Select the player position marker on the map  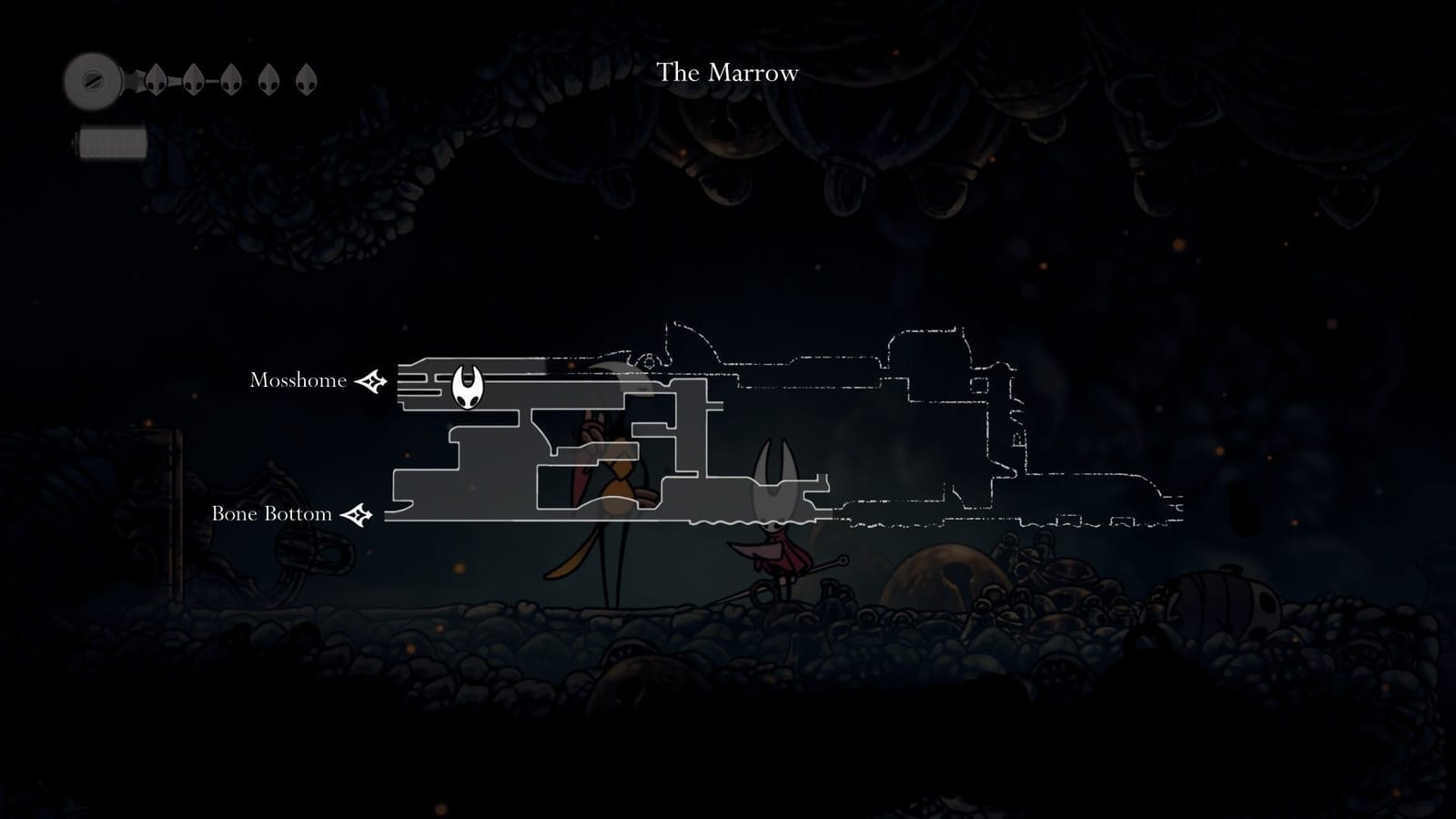(468, 386)
